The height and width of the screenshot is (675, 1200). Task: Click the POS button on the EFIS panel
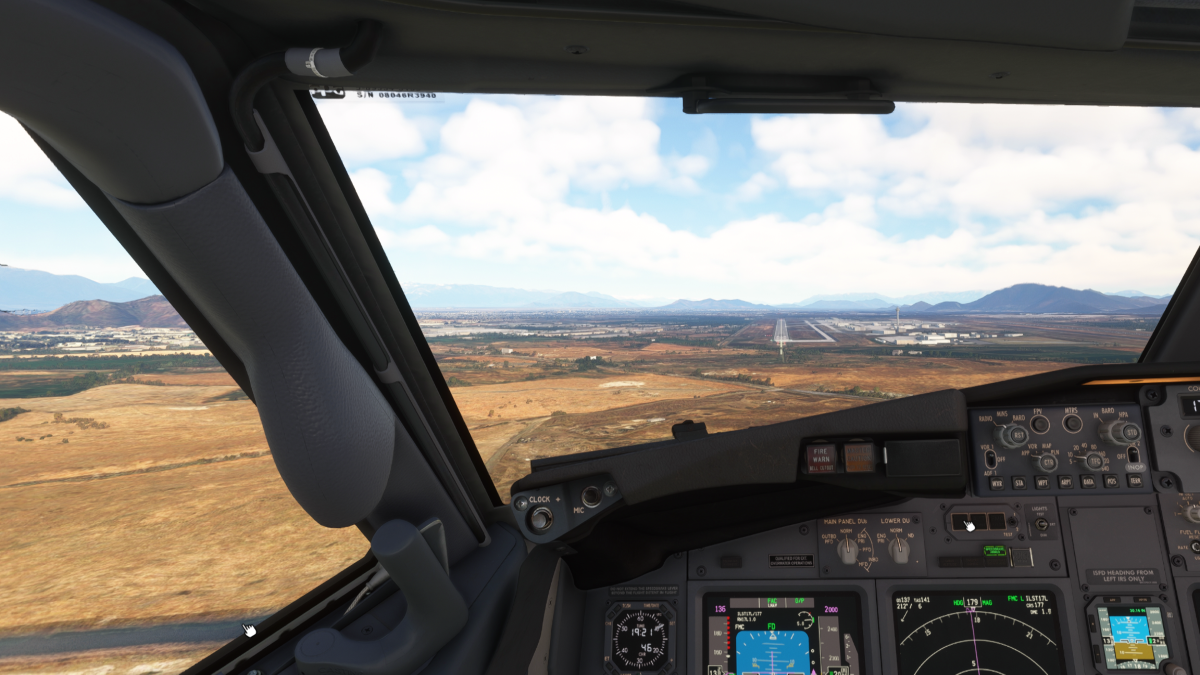tap(1111, 480)
